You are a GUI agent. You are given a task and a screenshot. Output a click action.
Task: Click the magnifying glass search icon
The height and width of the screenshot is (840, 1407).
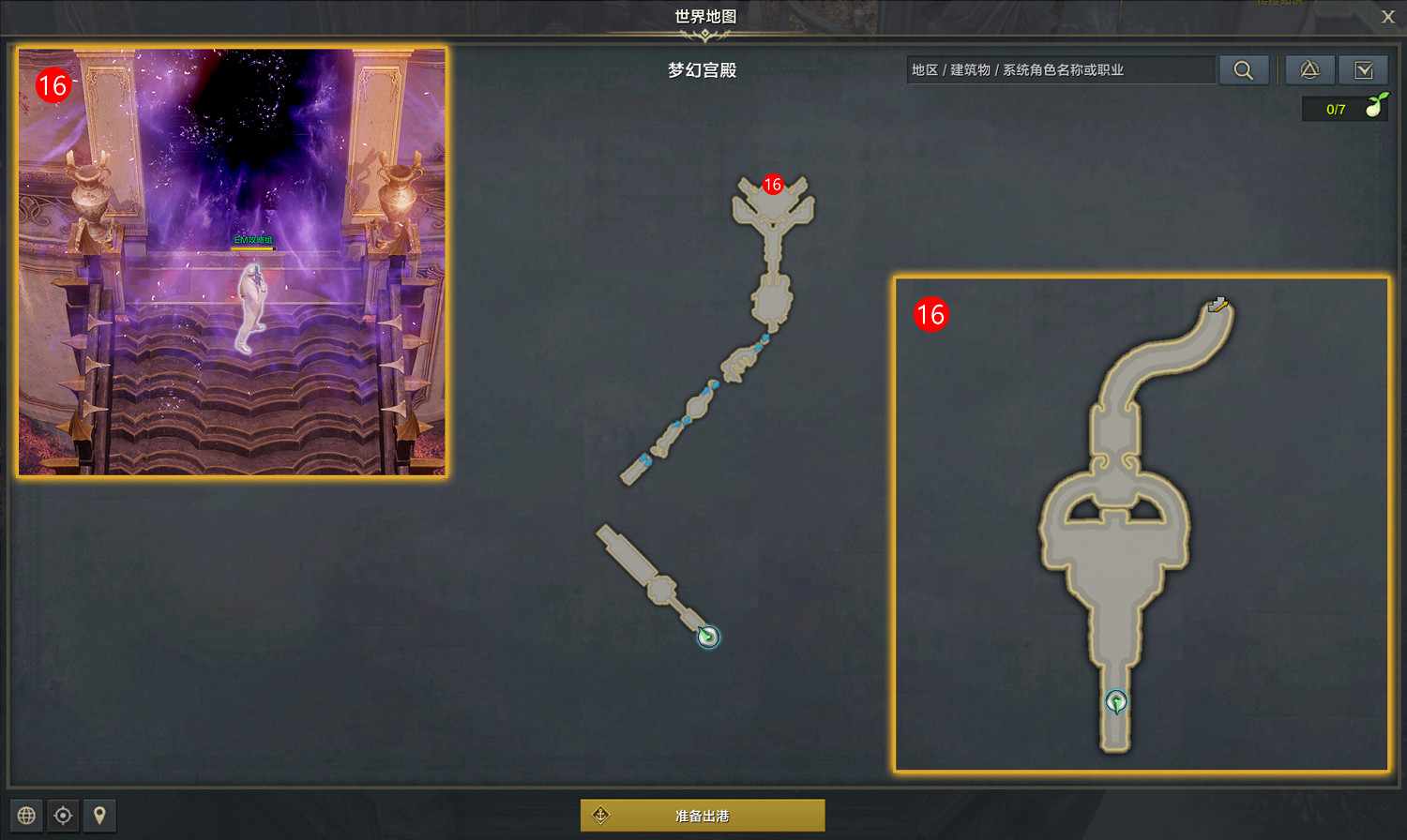pyautogui.click(x=1244, y=69)
